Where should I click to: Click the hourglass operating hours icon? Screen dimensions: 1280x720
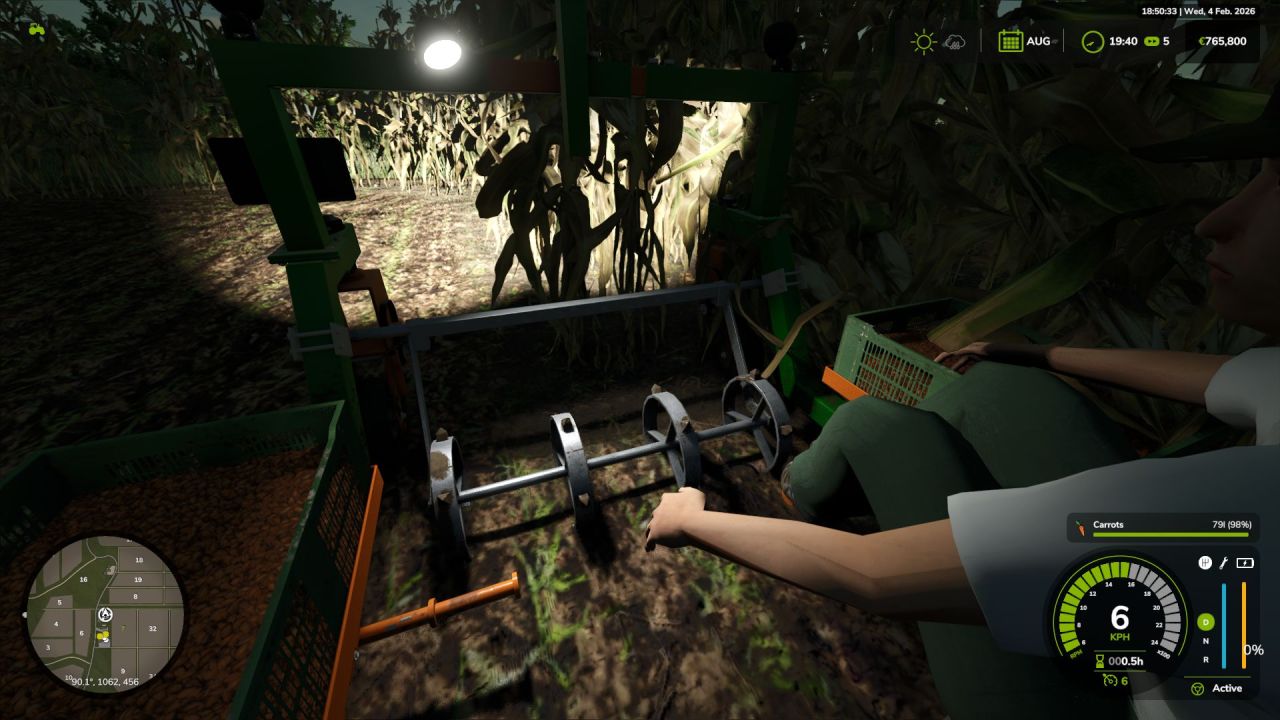point(1099,661)
